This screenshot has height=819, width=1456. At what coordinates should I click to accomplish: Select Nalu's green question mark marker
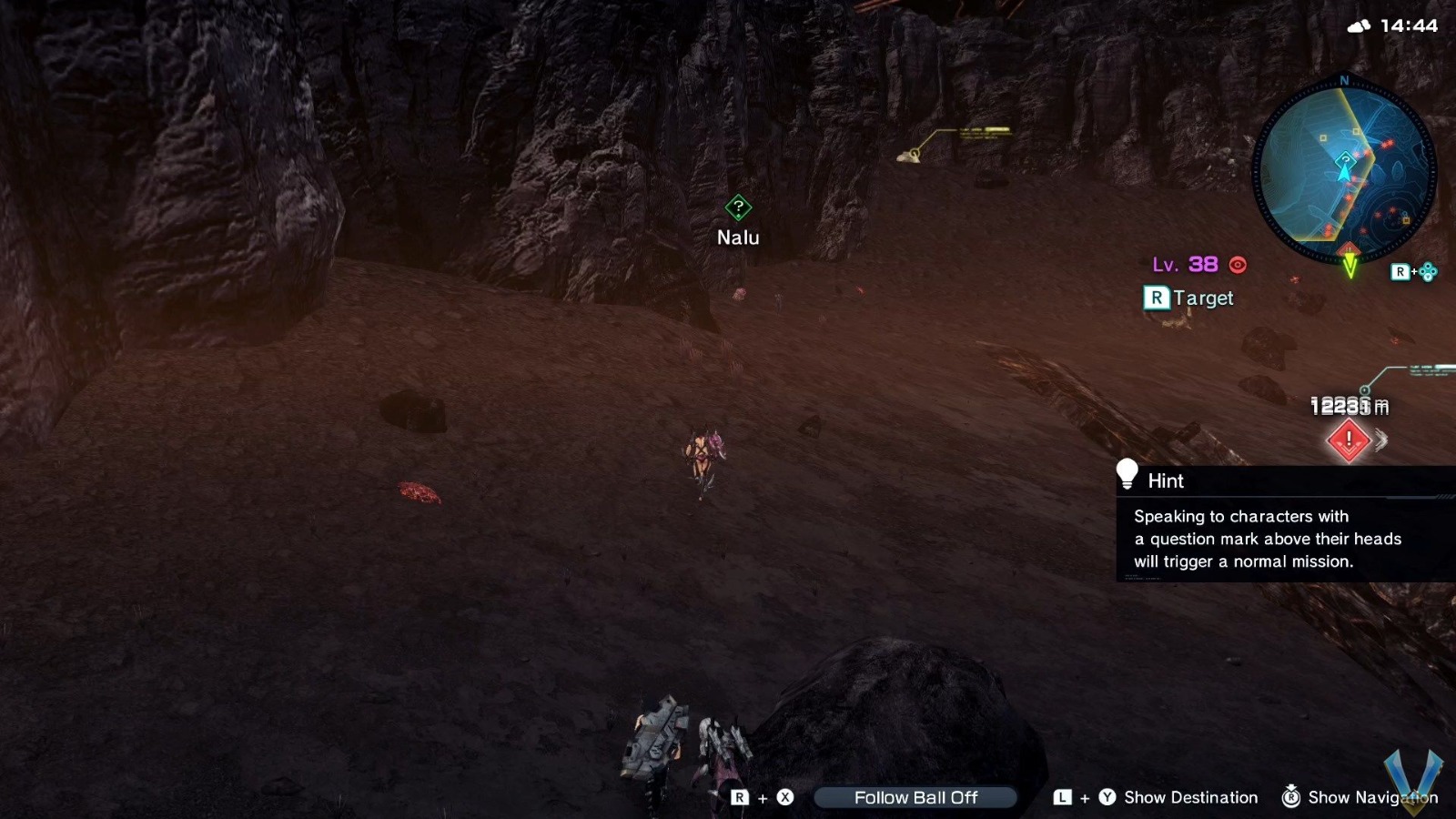pos(737,208)
